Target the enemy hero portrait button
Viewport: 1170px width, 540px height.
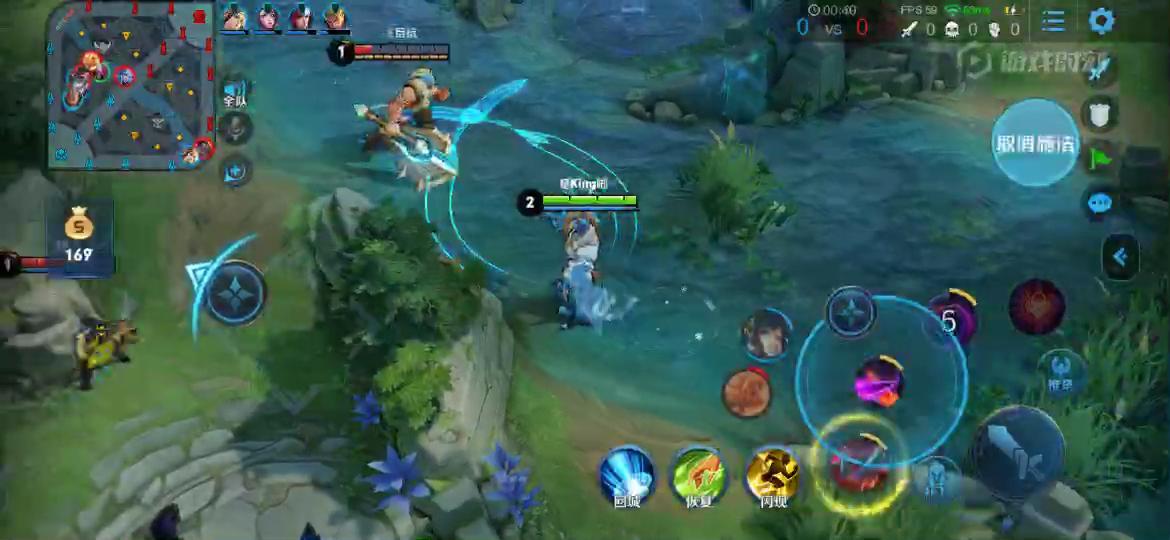[766, 334]
